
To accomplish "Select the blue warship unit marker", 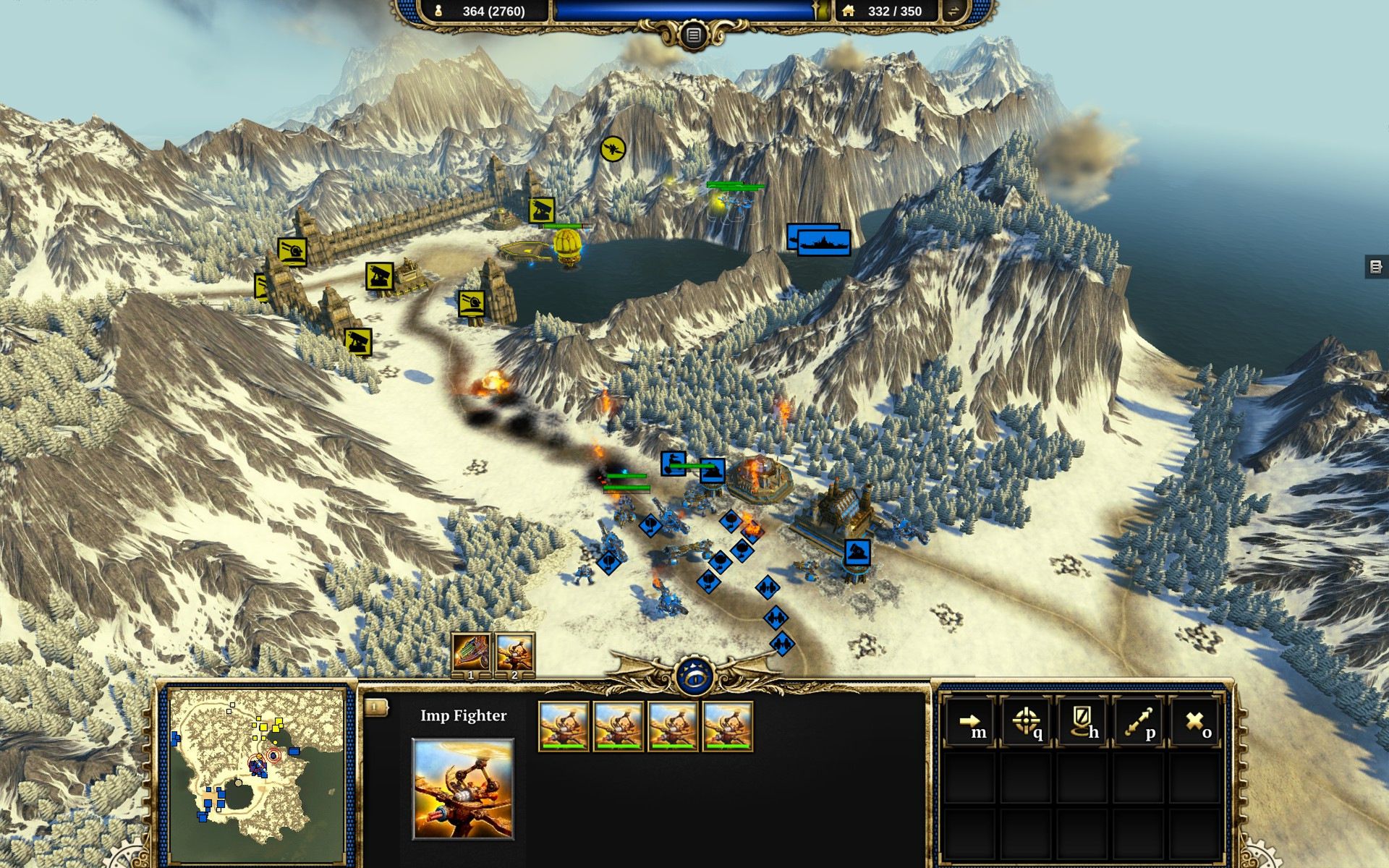I will coord(823,242).
